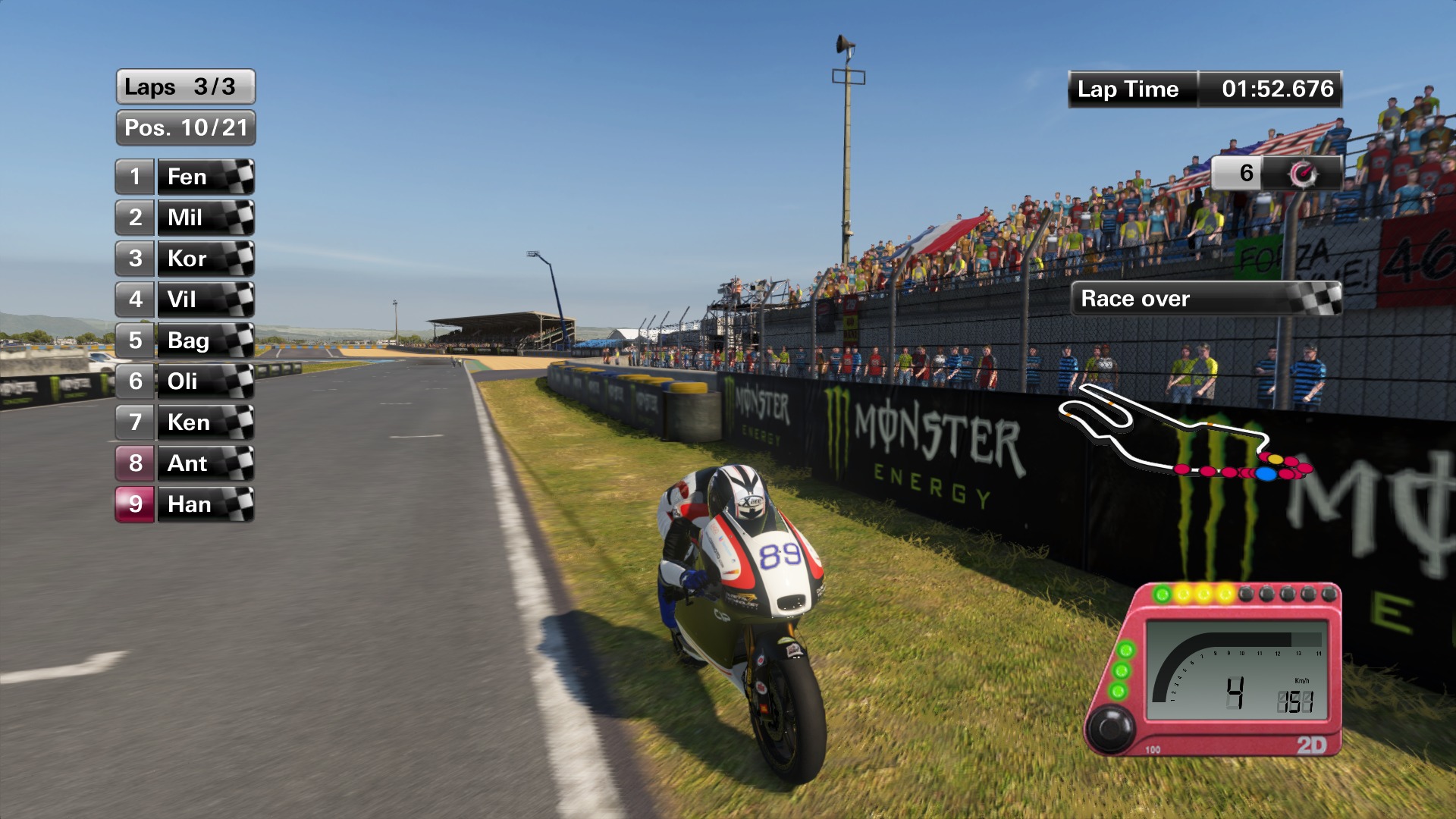Select ninth-place rider Han
The width and height of the screenshot is (1456, 819).
(186, 505)
